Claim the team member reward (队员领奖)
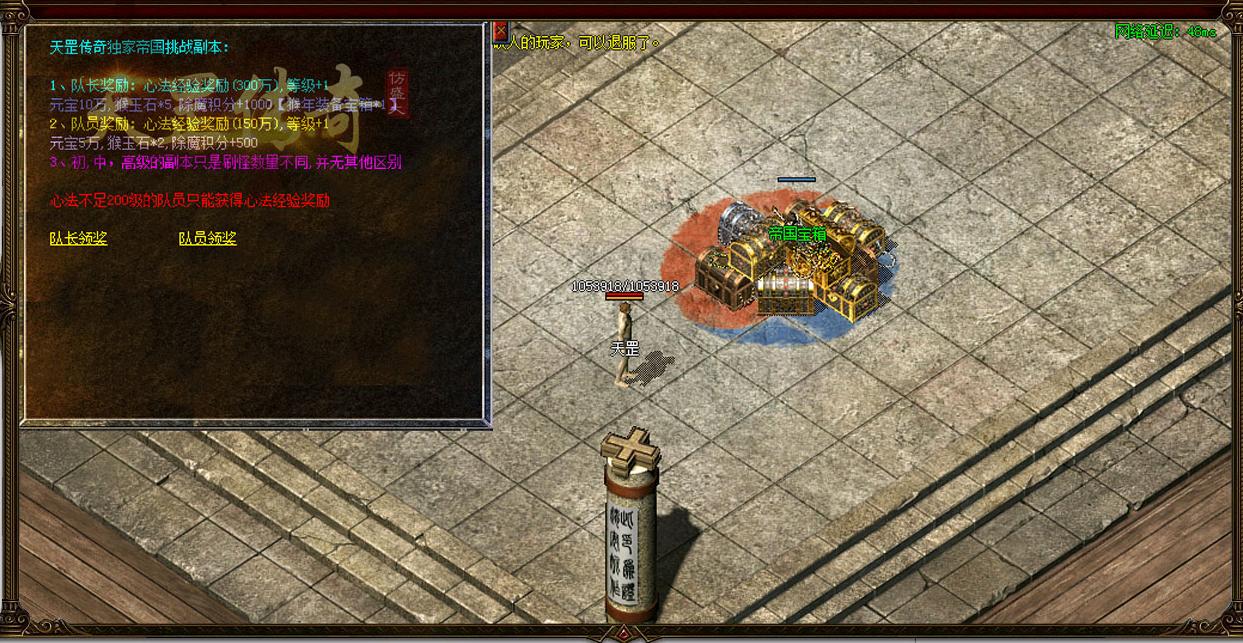This screenshot has height=643, width=1243. pos(207,238)
